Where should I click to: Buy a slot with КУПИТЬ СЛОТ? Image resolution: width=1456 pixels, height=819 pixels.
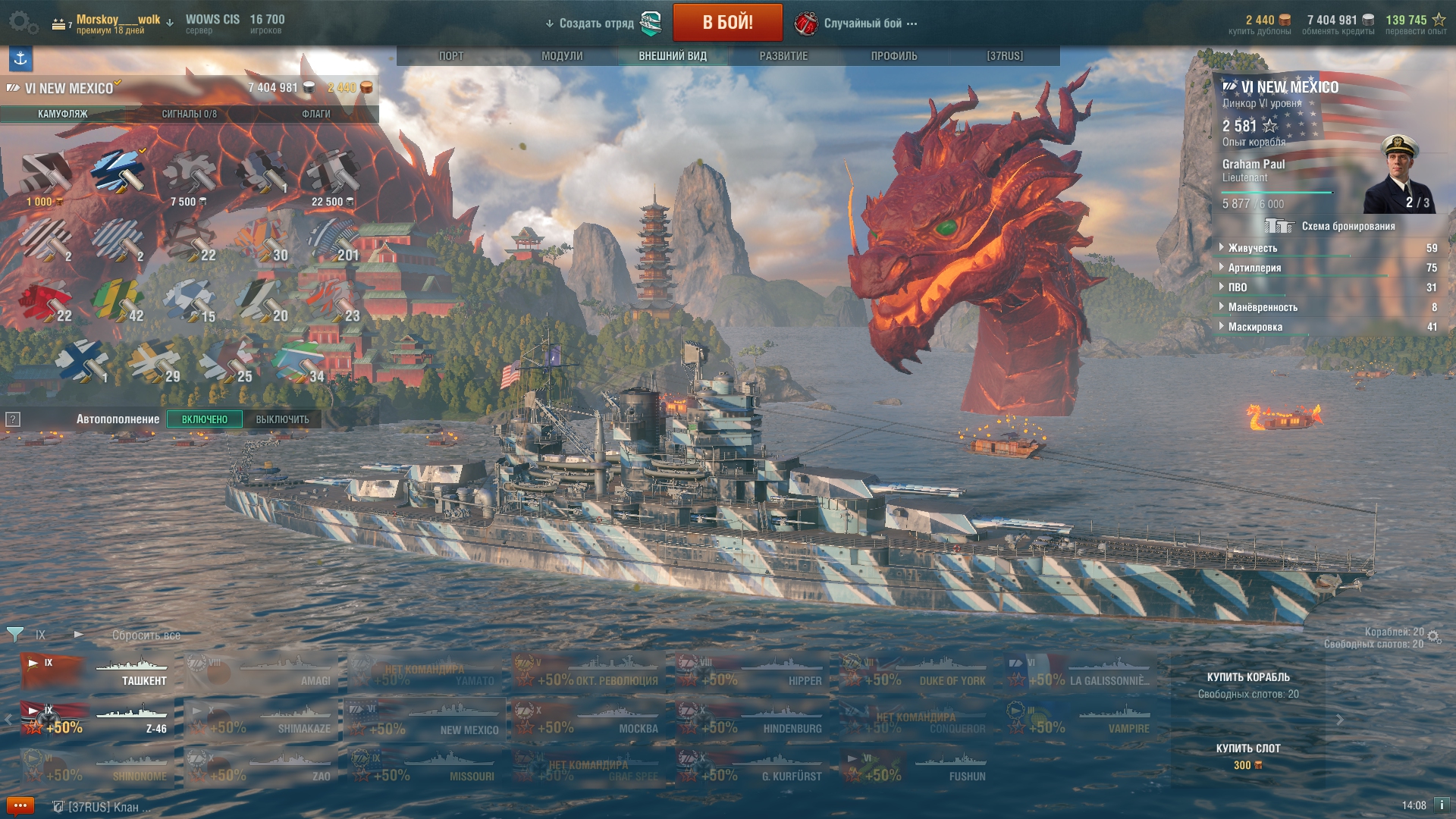[1247, 748]
